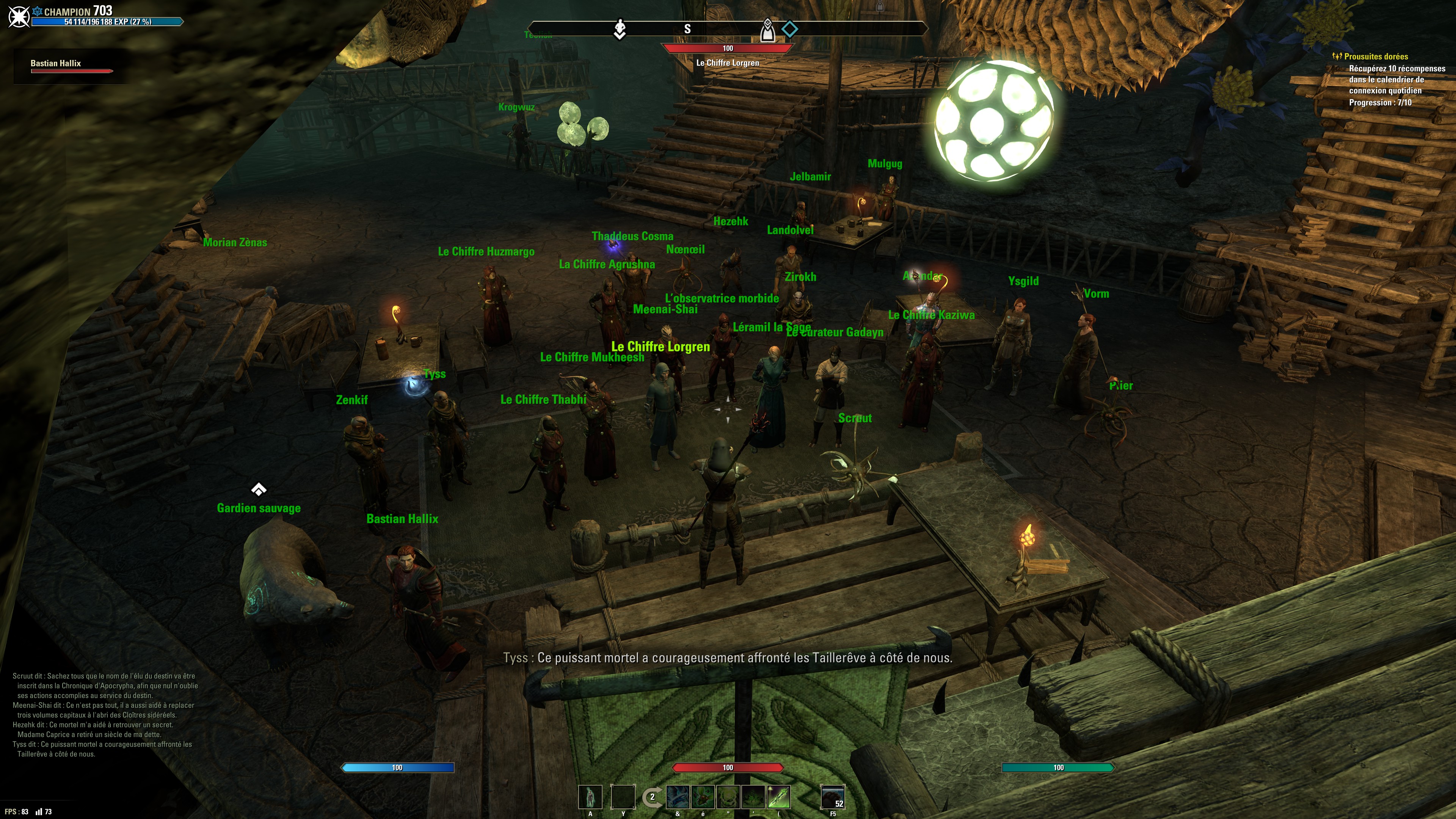Open the Prousuites dorées objective tracker

point(1375,56)
